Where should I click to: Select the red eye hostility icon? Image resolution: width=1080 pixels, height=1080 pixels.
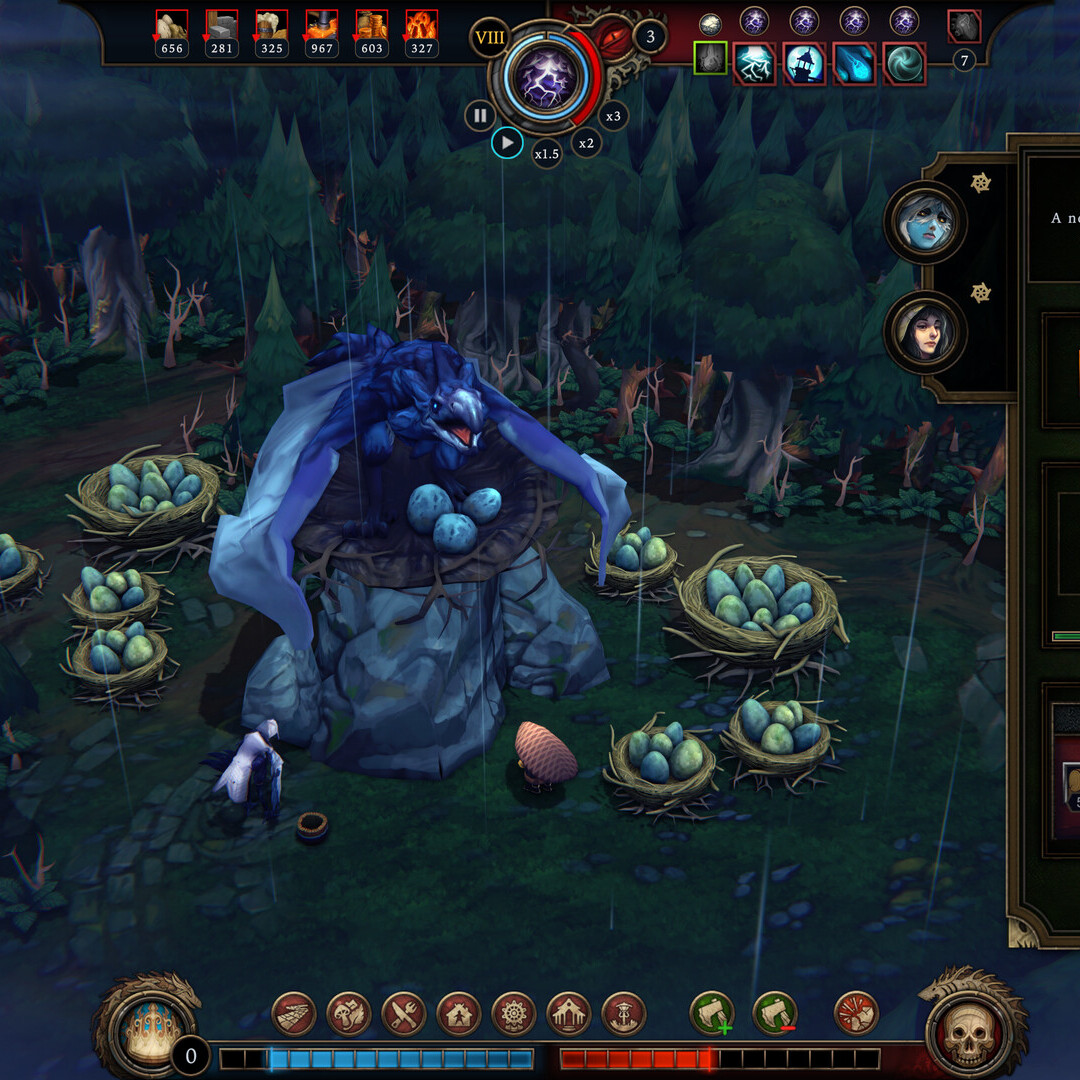(x=610, y=39)
